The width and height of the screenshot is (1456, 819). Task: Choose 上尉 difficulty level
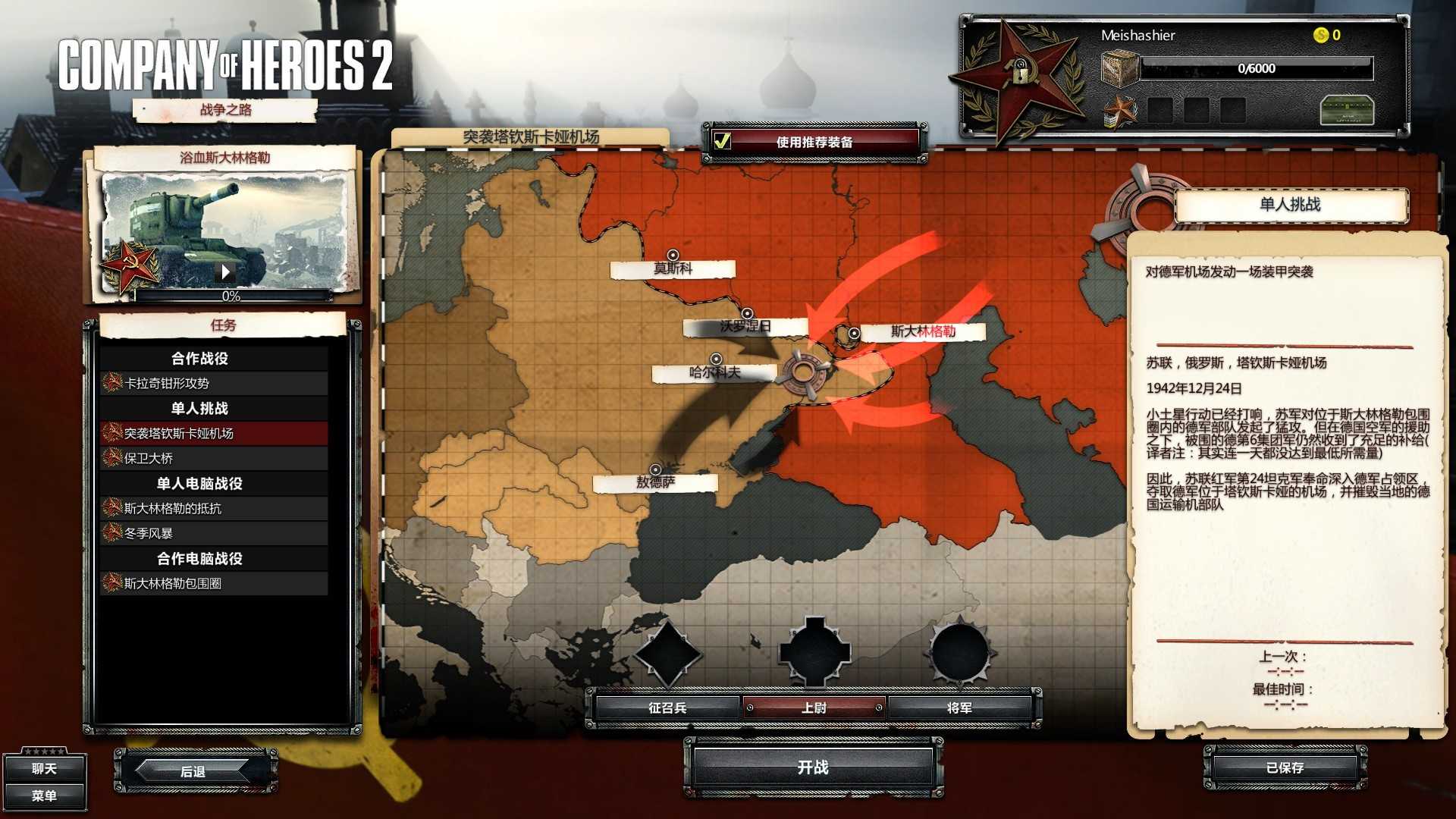click(814, 708)
